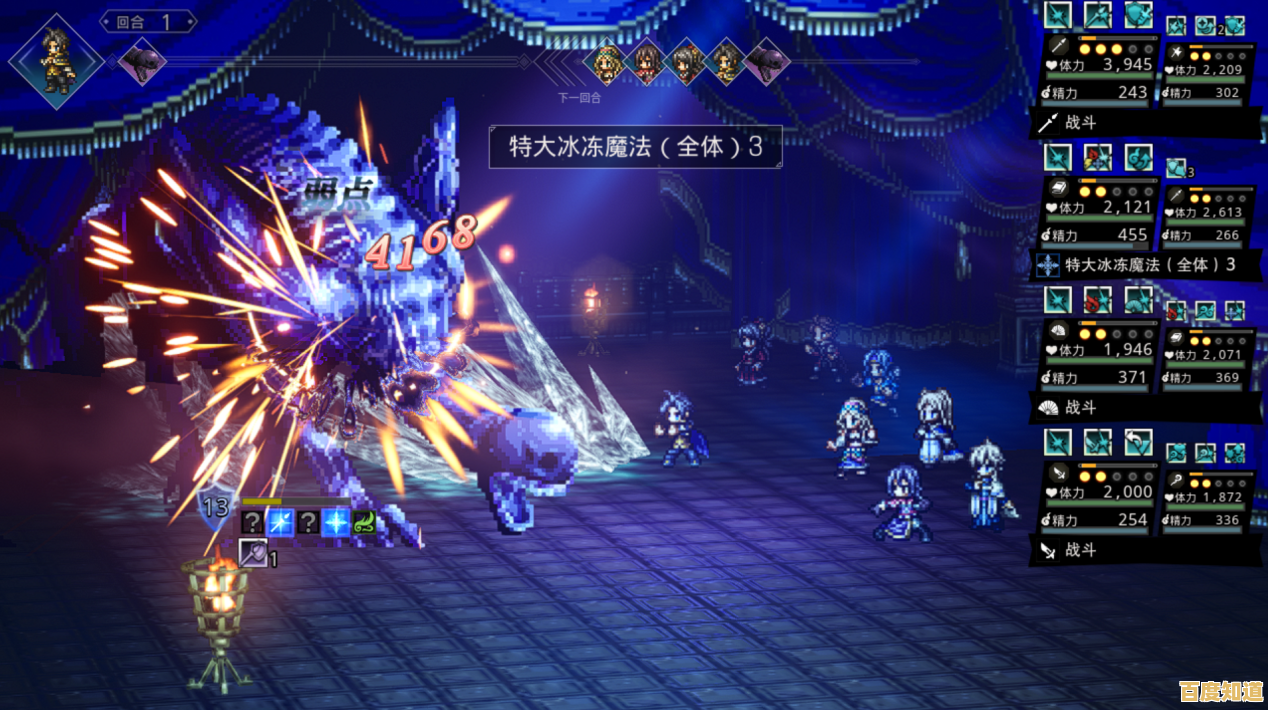Select the front-row hero with 3,945 体力
This screenshot has width=1268, height=710.
click(1099, 66)
